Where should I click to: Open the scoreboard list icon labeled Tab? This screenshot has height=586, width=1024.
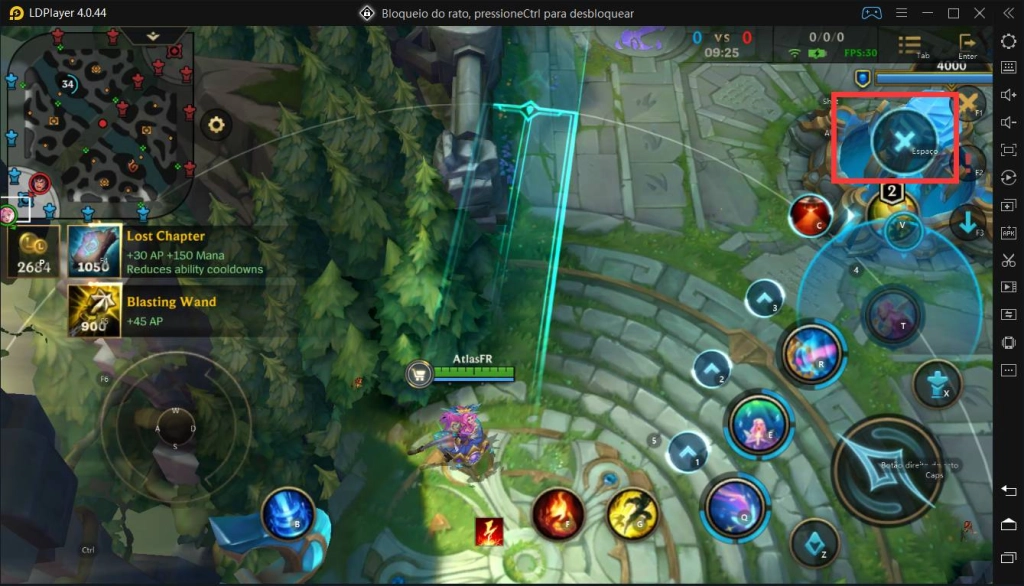910,44
